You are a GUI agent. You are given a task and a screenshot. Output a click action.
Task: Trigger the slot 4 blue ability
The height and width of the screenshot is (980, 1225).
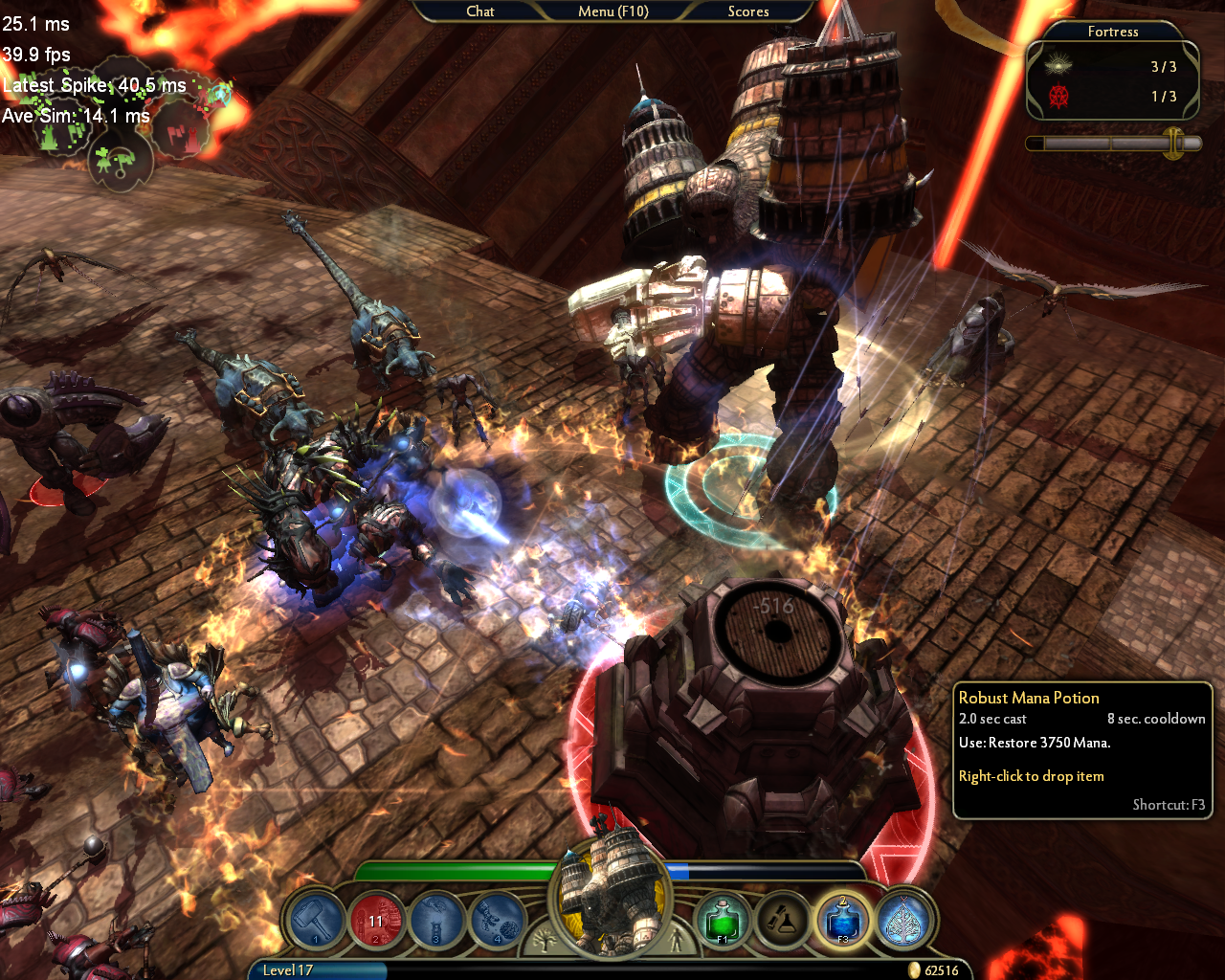pos(497,921)
